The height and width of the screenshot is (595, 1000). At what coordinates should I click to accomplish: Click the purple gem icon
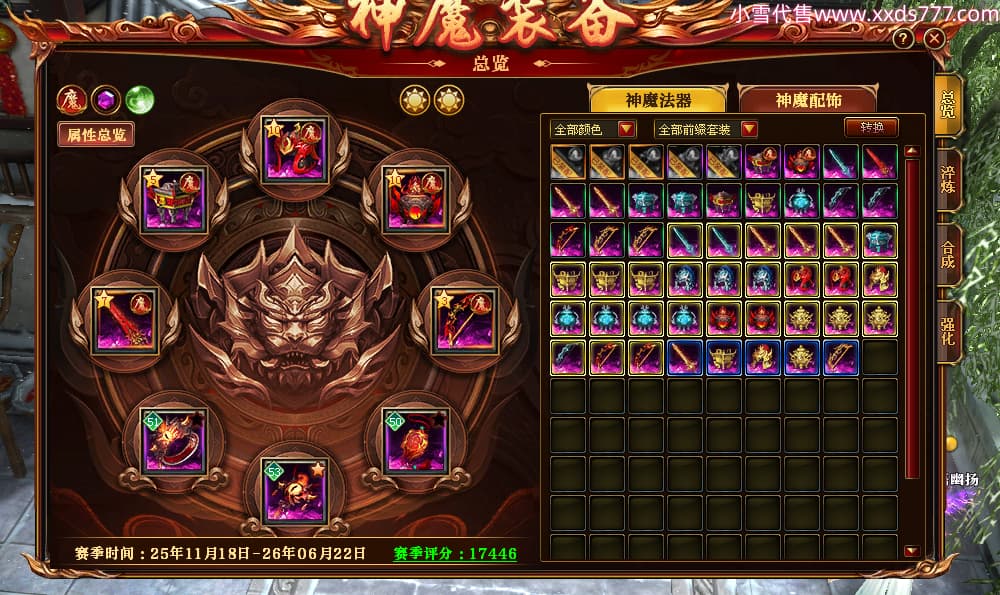[106, 100]
